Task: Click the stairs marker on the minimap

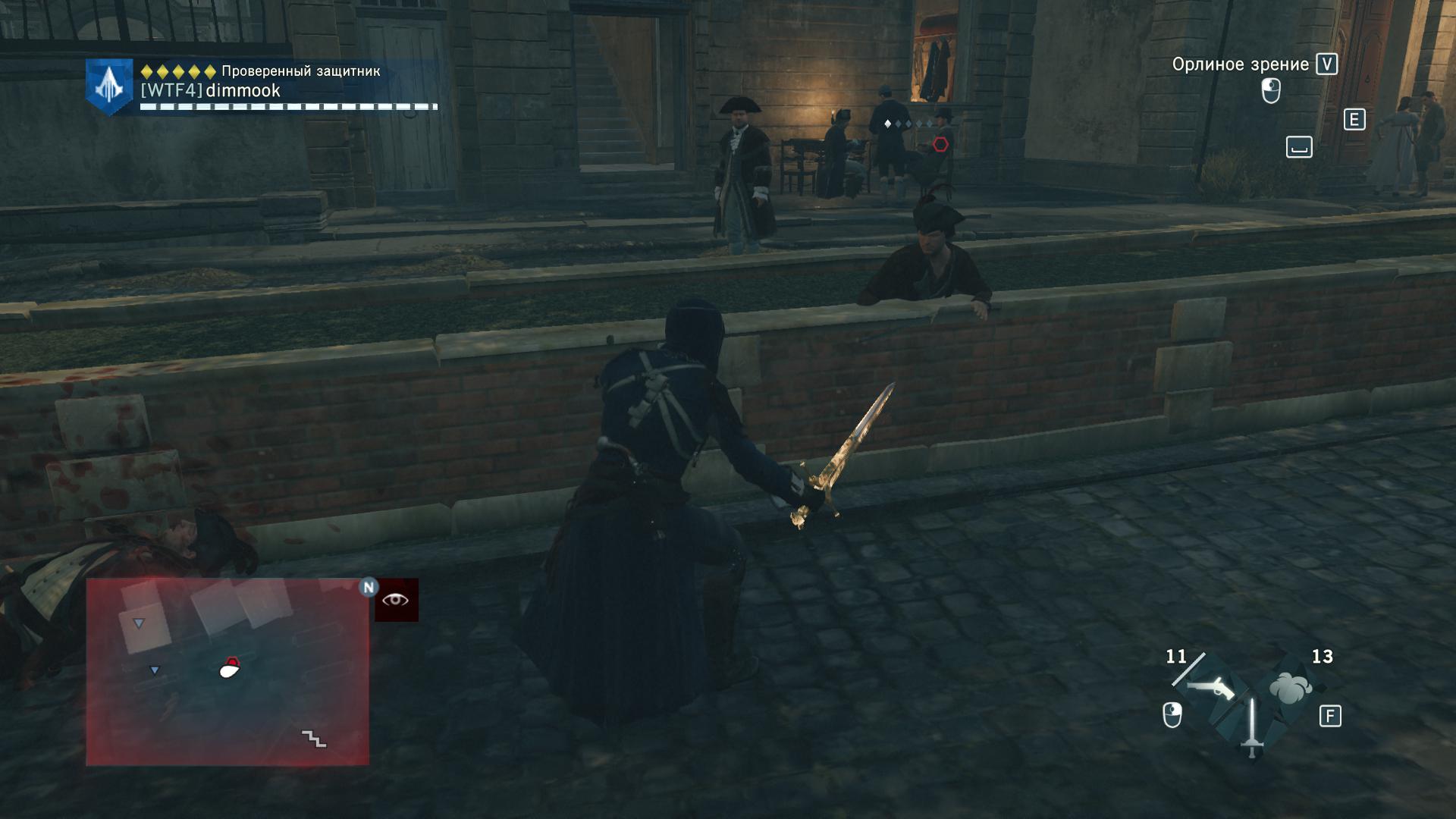Action: [x=313, y=738]
